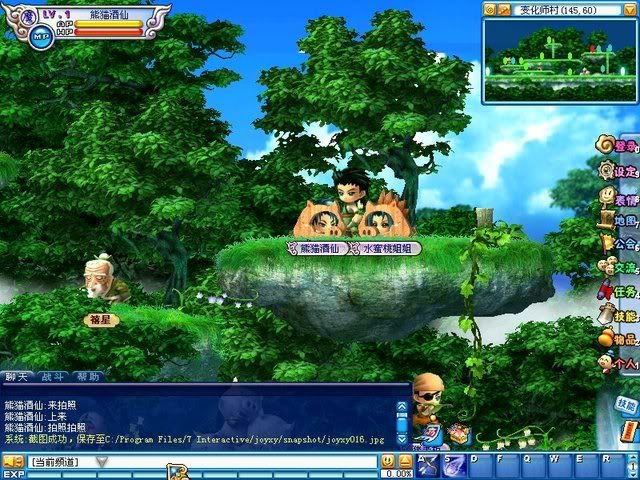Open the smiley emoticon picker
The image size is (640, 480).
(x=387, y=461)
